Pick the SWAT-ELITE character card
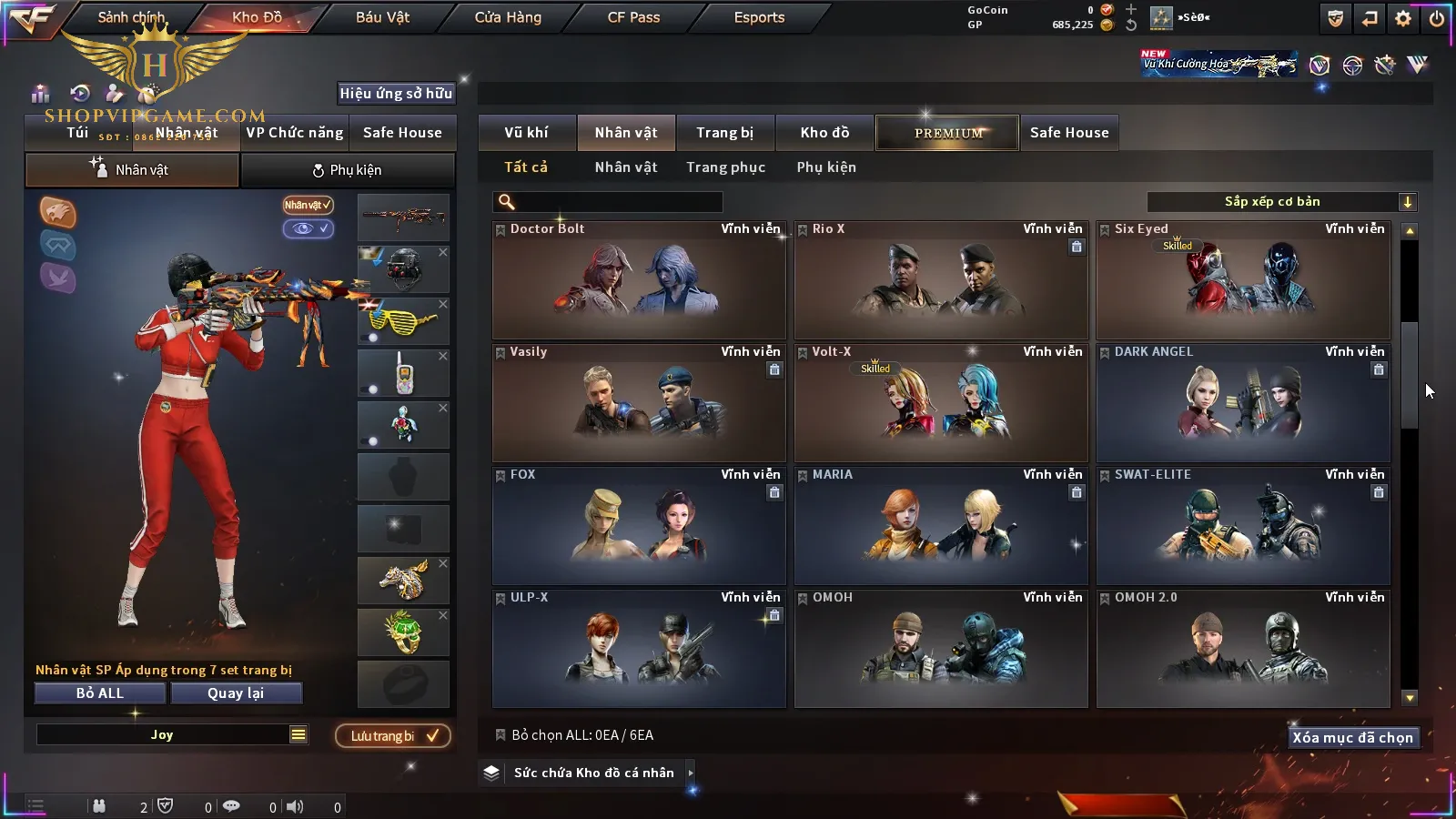The height and width of the screenshot is (819, 1456). [1243, 526]
